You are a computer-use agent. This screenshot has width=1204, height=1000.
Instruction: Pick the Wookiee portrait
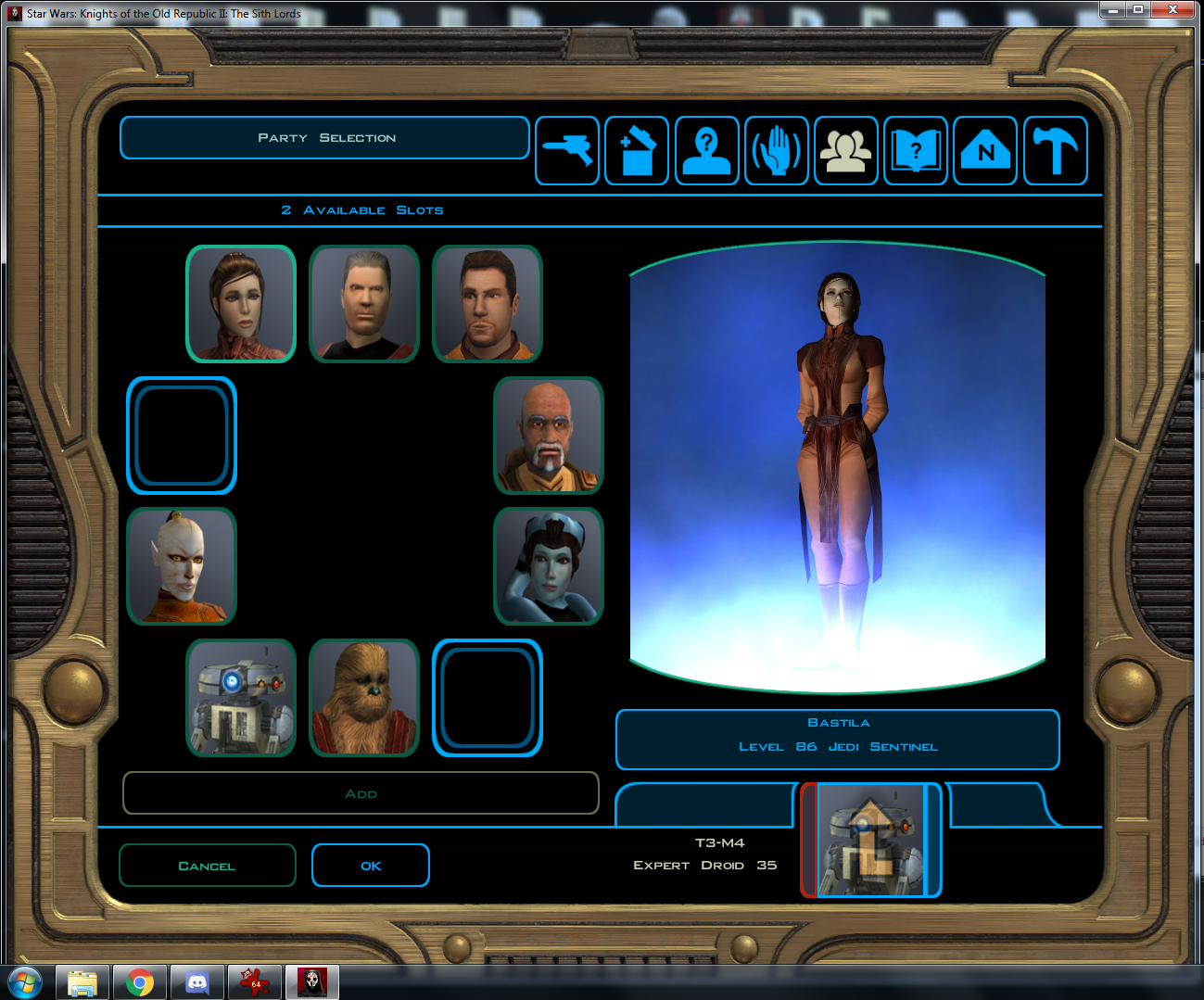(364, 698)
